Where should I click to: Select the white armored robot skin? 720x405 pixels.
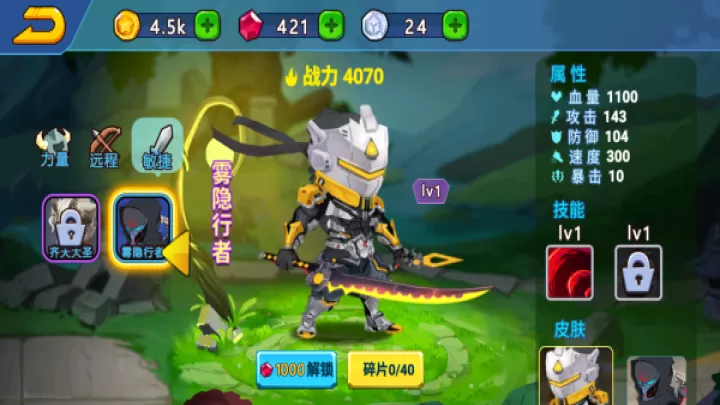click(576, 378)
